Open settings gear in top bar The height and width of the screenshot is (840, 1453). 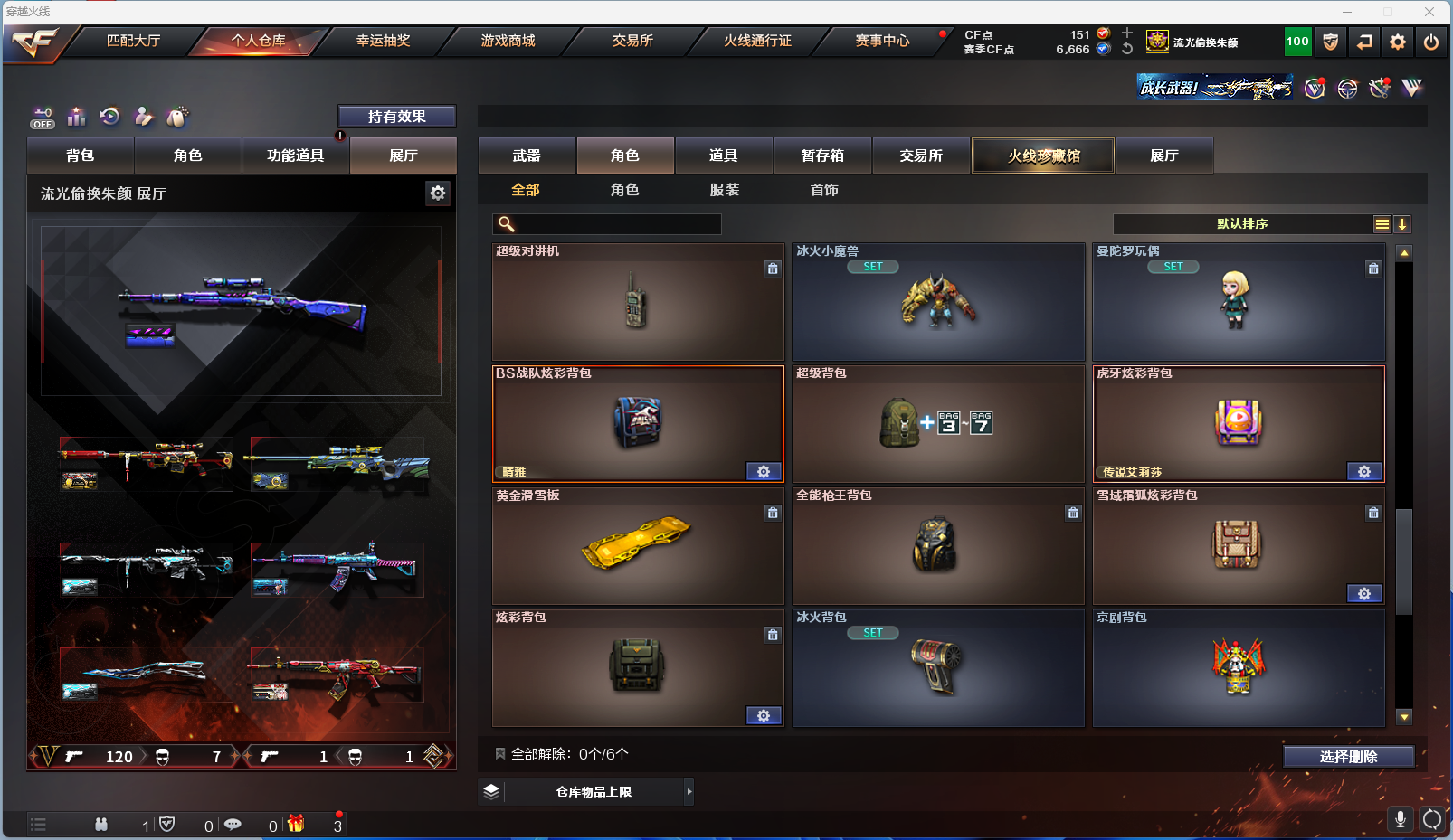pos(1398,42)
